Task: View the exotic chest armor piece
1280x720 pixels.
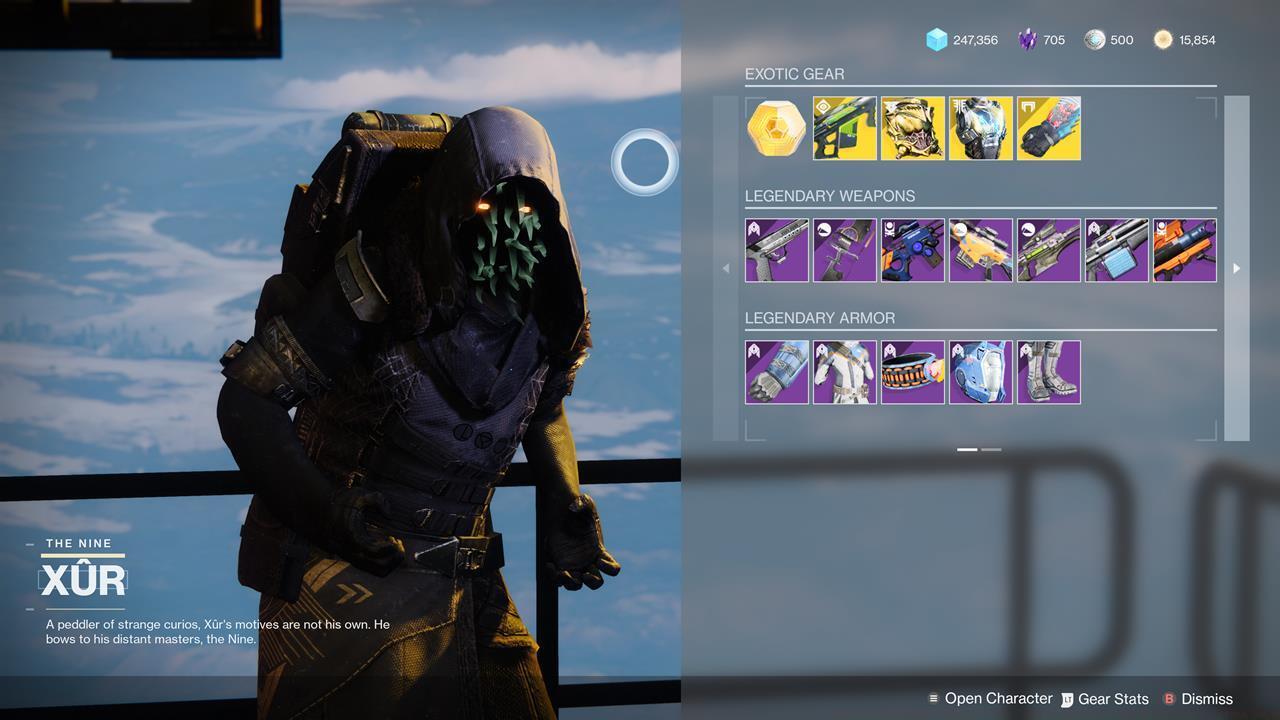Action: (x=981, y=128)
